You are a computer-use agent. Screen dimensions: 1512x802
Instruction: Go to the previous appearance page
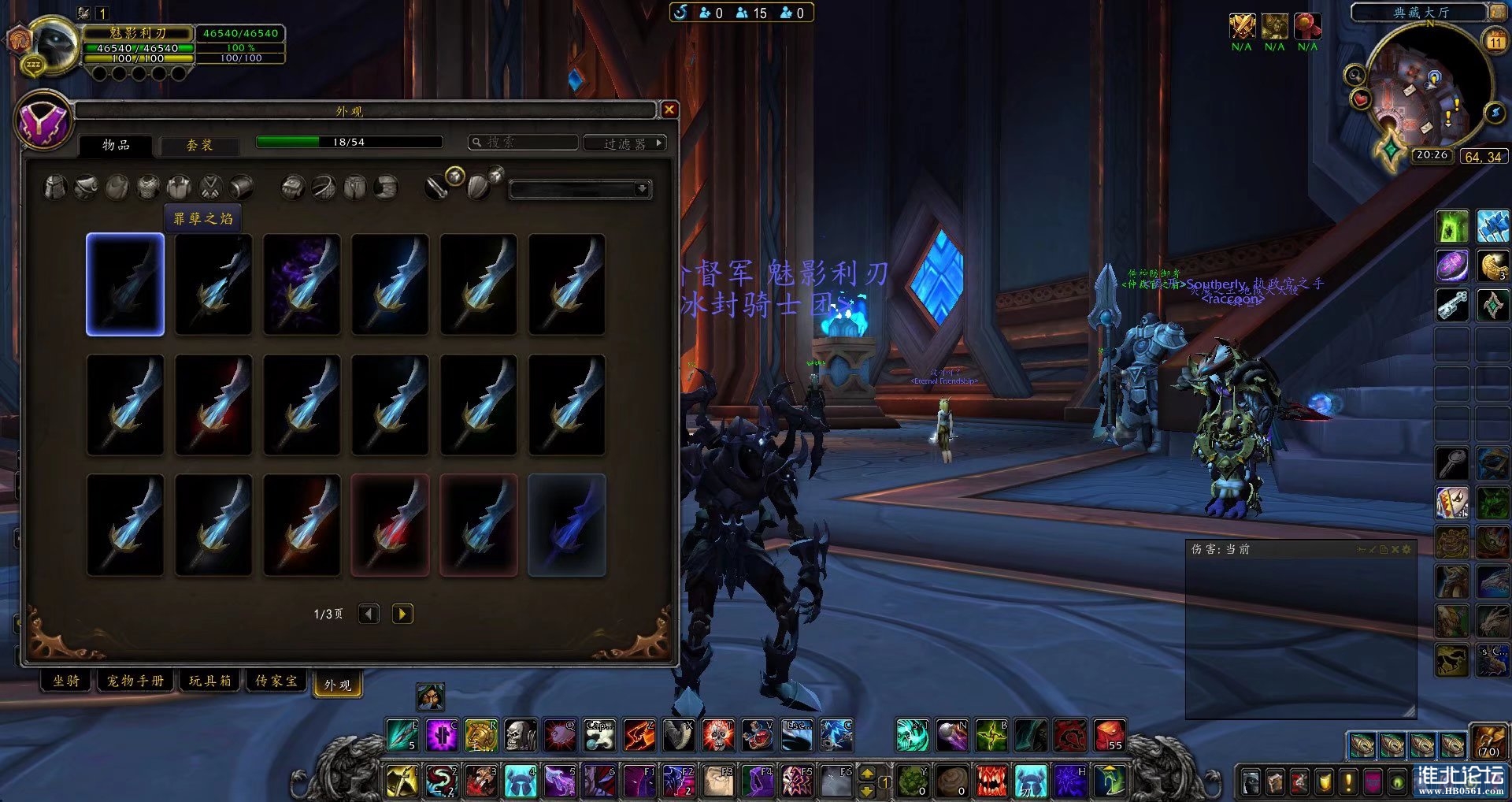point(369,614)
